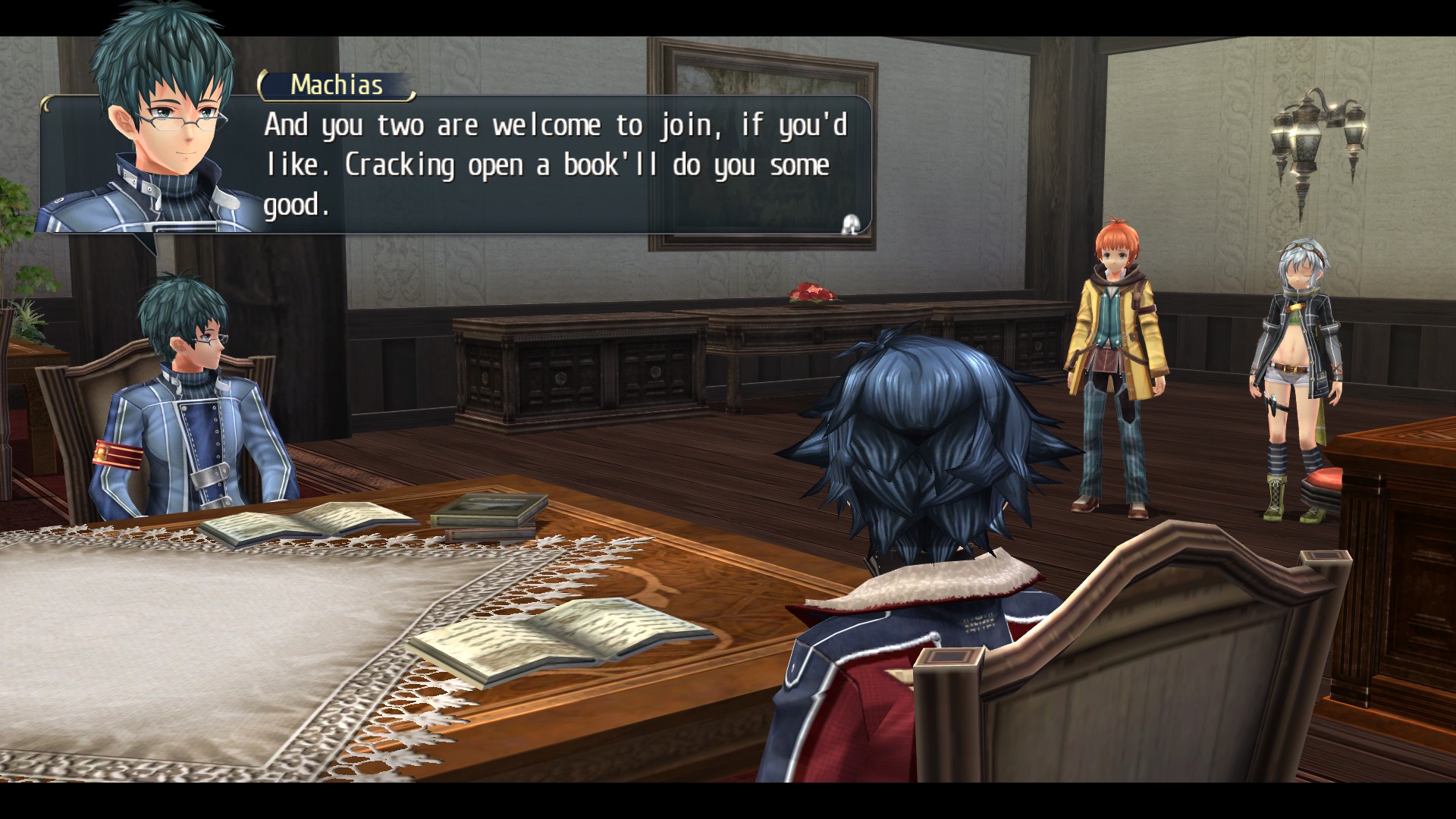Image resolution: width=1456 pixels, height=819 pixels.
Task: Click the dialogue line about cracking open a book
Action: (546, 165)
